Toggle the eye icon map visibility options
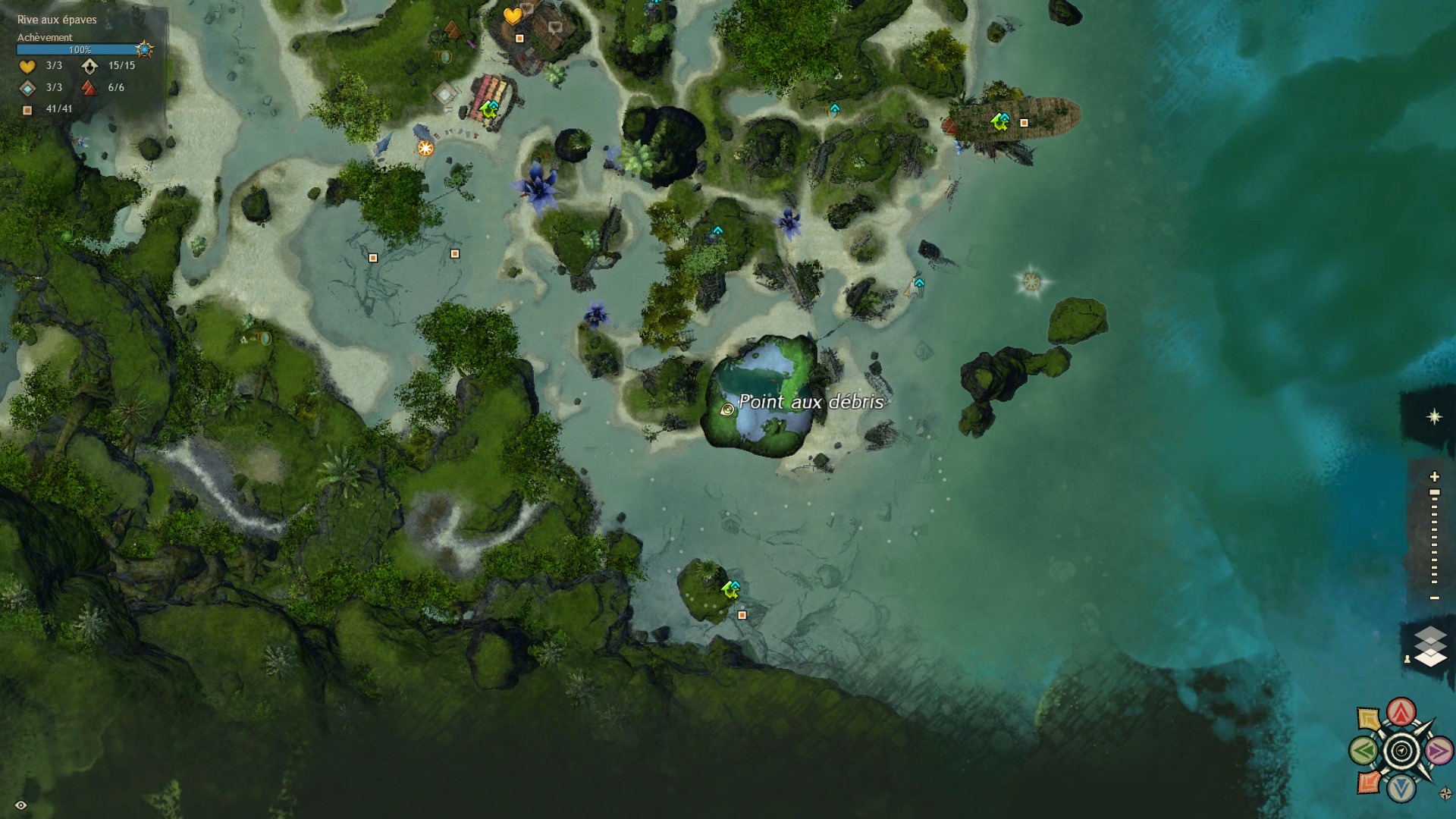 (21, 805)
